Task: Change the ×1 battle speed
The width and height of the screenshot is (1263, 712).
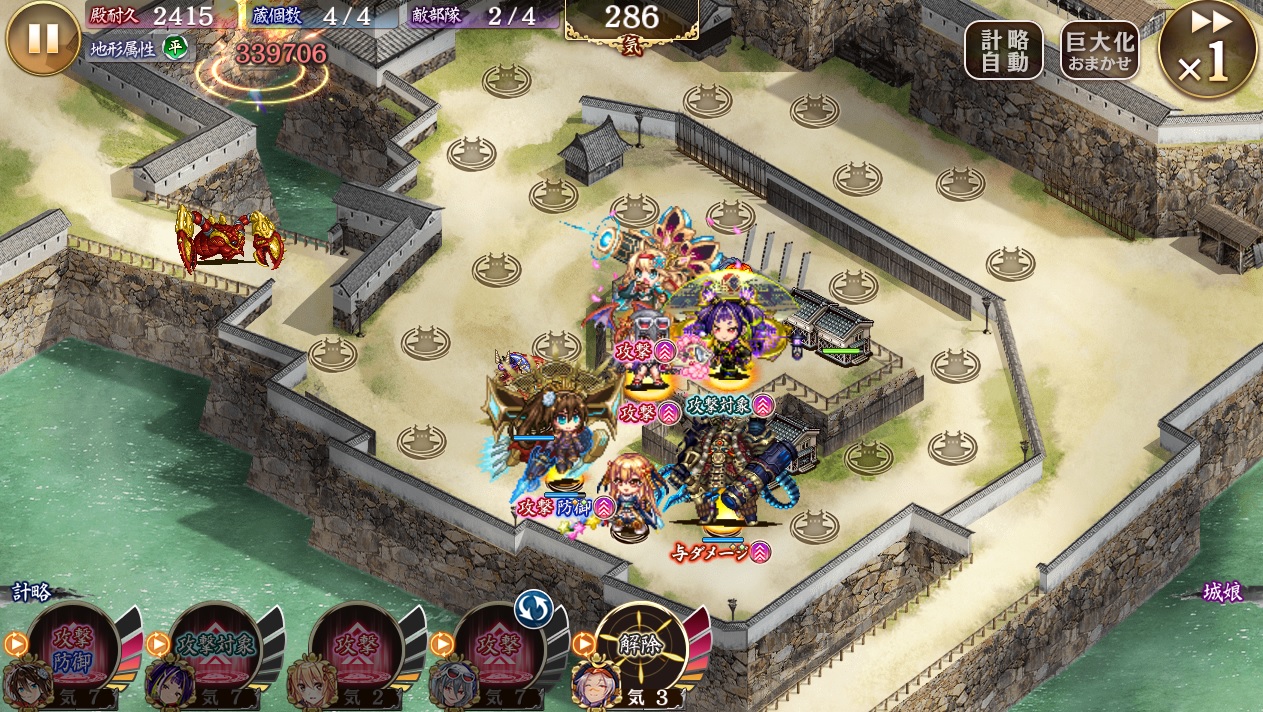Action: point(1207,50)
